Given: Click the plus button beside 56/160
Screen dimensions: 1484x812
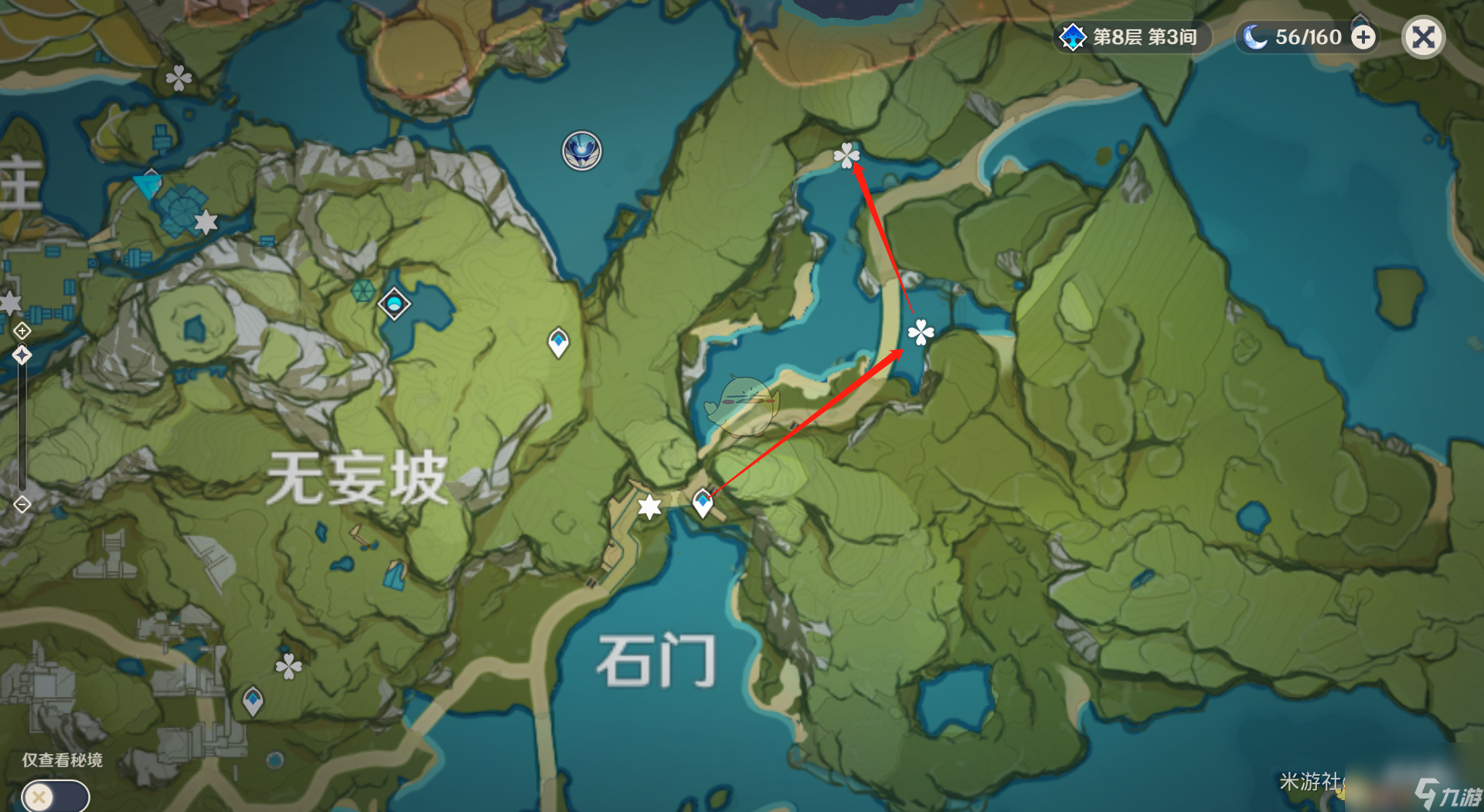Looking at the screenshot, I should click(x=1362, y=36).
